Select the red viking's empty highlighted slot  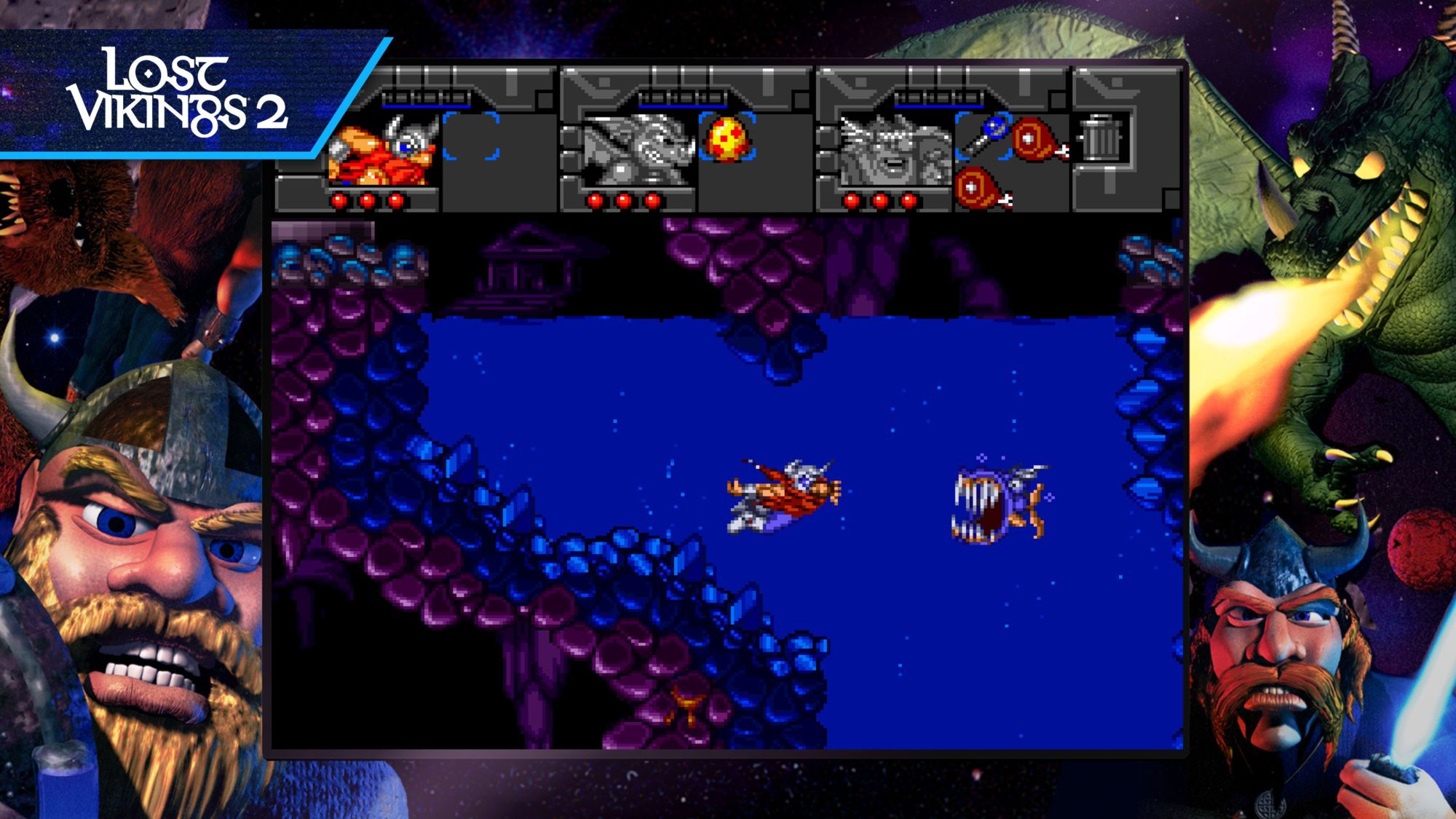[471, 135]
